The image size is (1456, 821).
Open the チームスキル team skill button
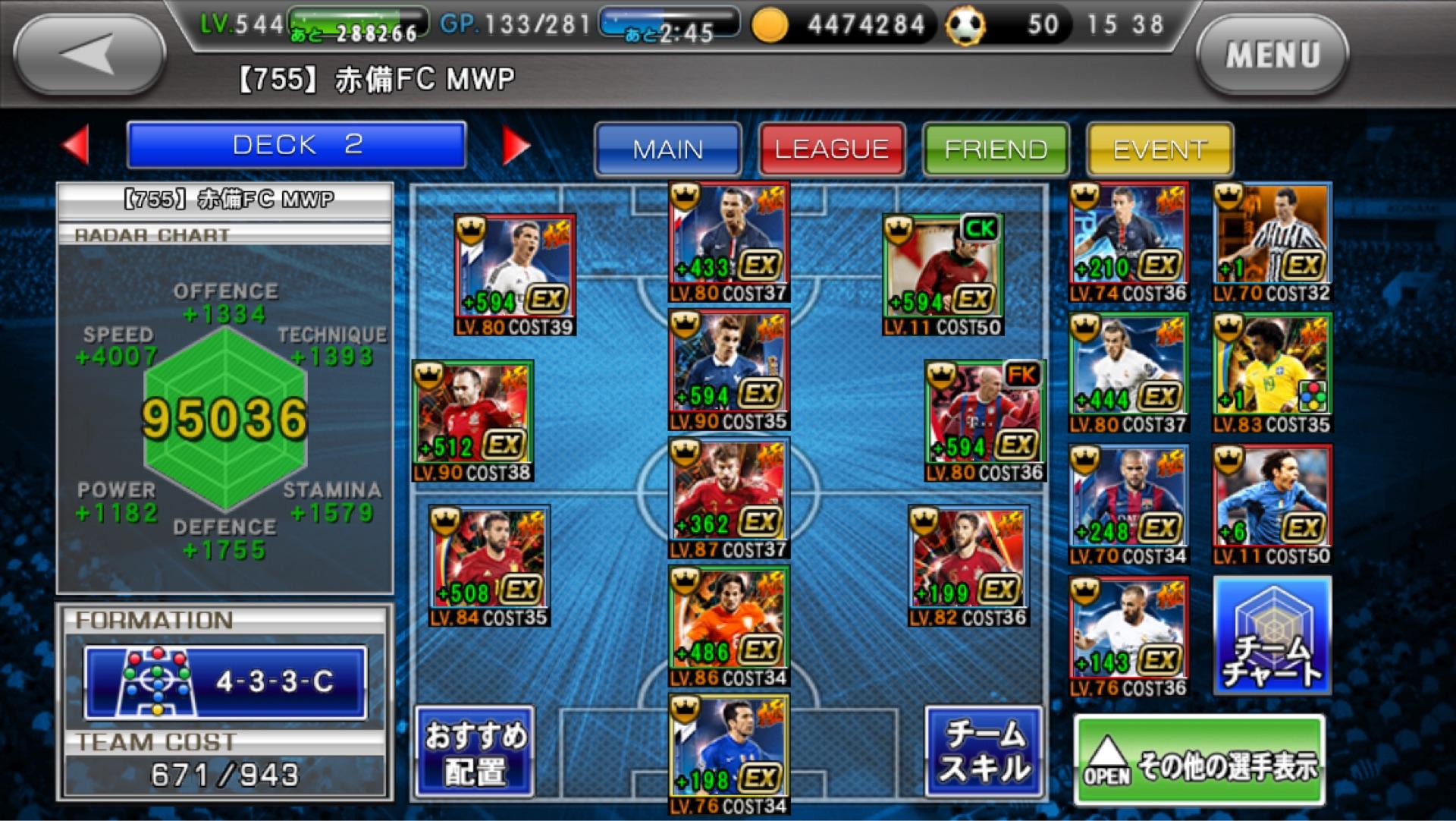(x=984, y=752)
